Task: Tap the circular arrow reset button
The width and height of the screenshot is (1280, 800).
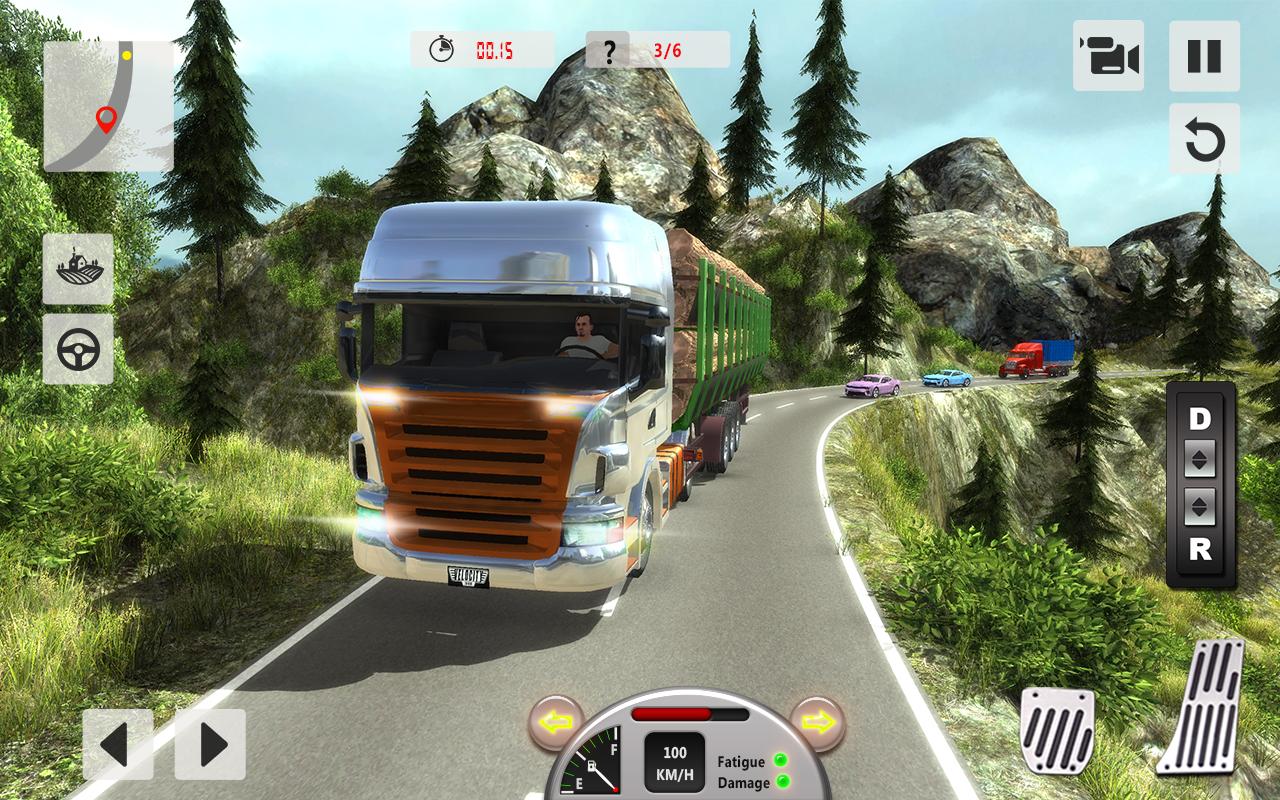Action: (x=1204, y=139)
